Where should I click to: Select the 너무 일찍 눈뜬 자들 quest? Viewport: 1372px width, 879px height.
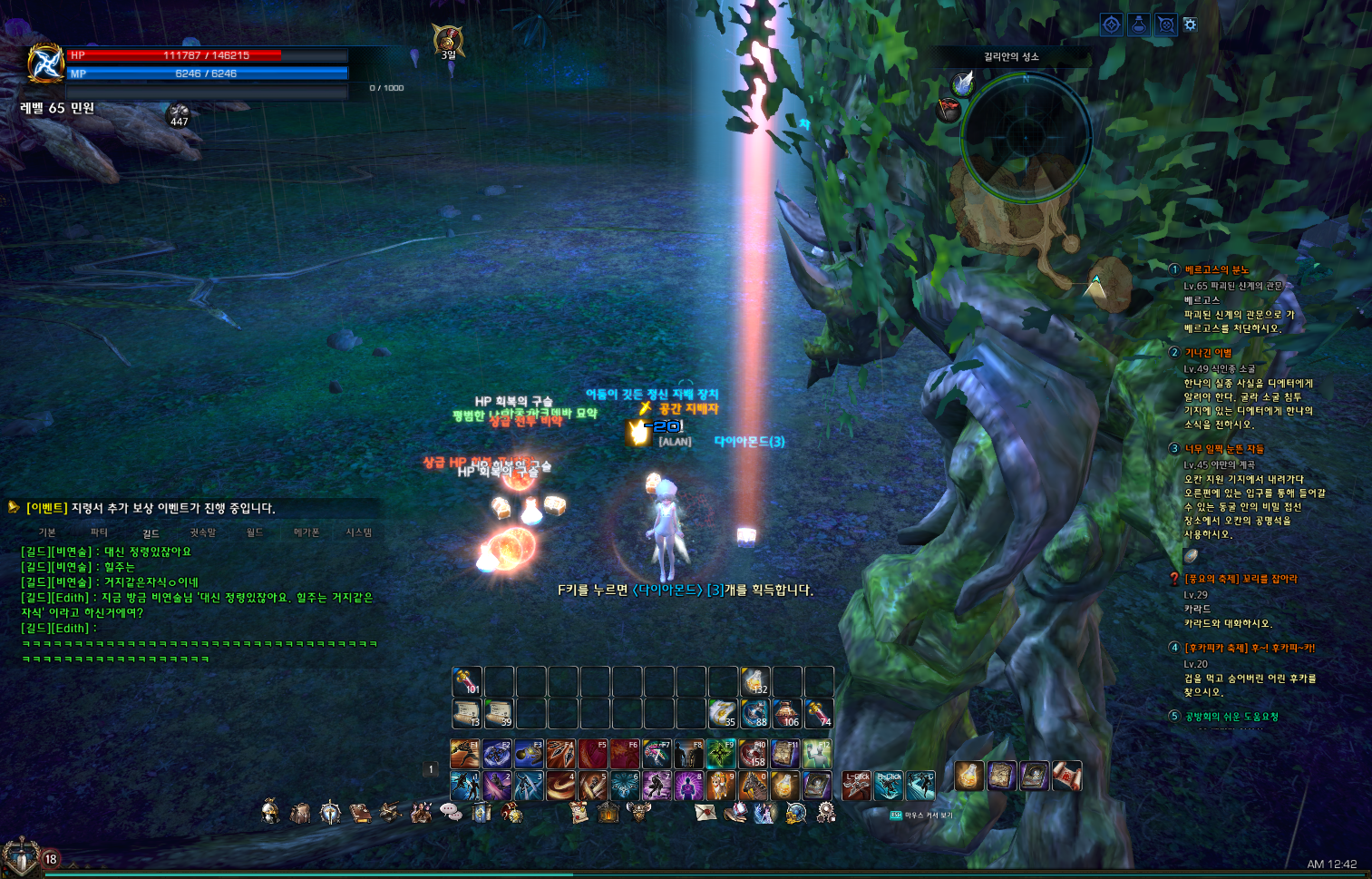point(1223,448)
